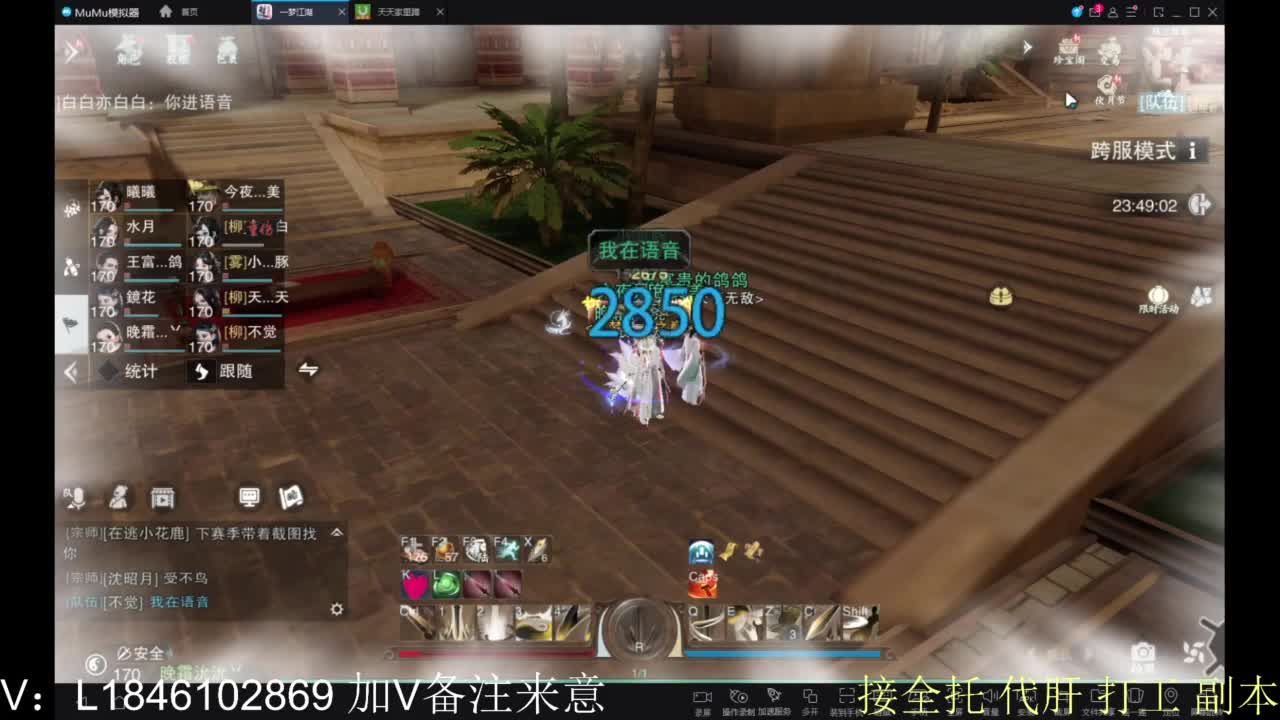
Task: Click the scroll map icon near the chat panel
Action: 291,497
